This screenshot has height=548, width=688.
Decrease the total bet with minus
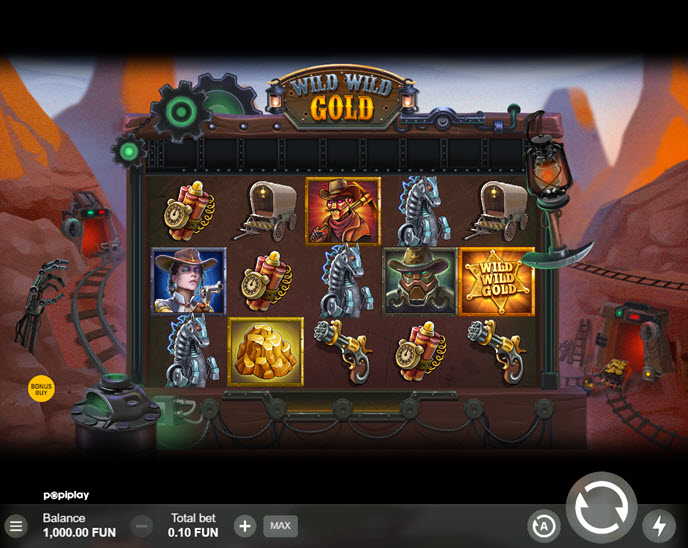(142, 525)
